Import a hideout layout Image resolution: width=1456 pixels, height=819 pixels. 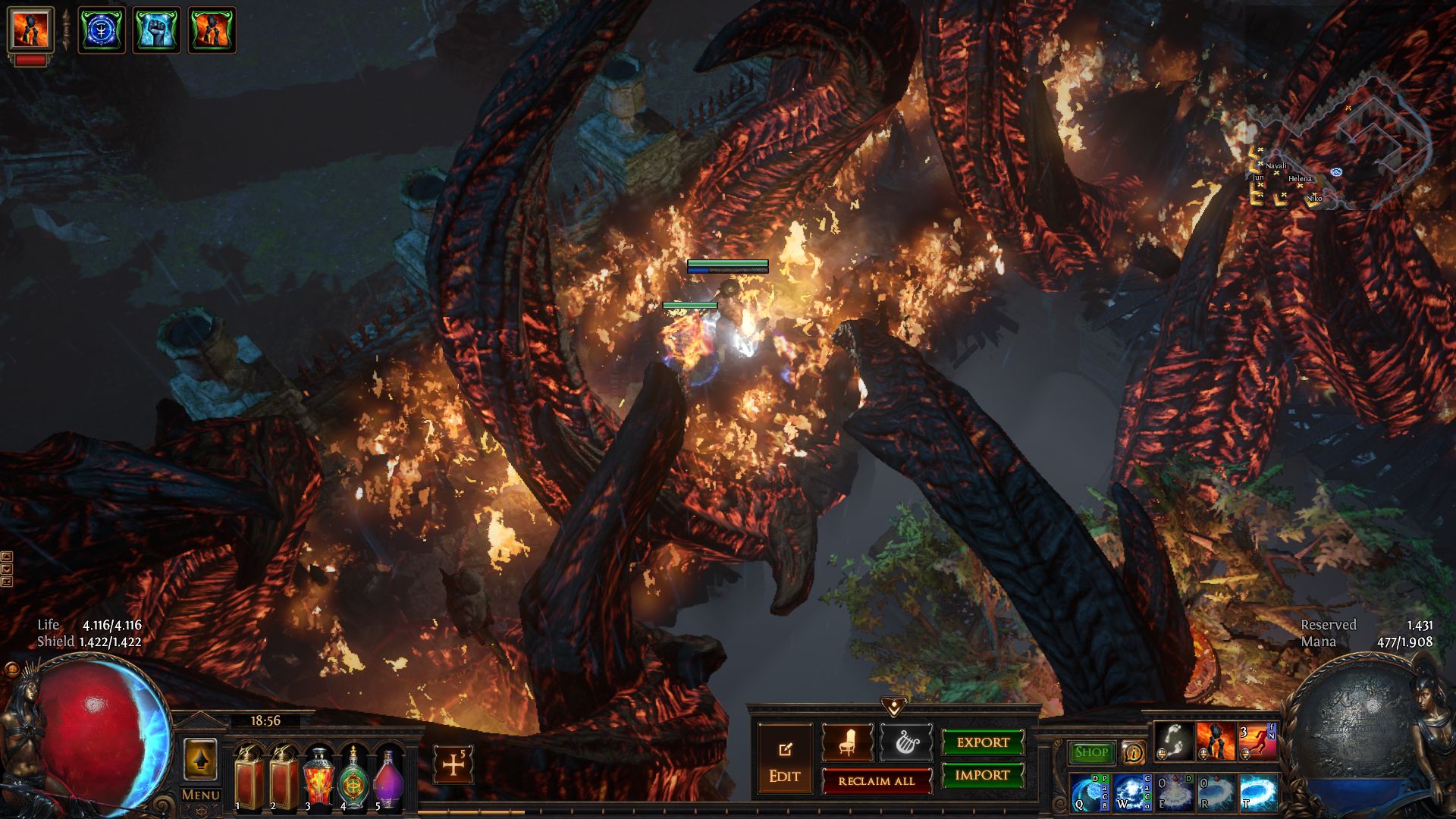[x=982, y=775]
